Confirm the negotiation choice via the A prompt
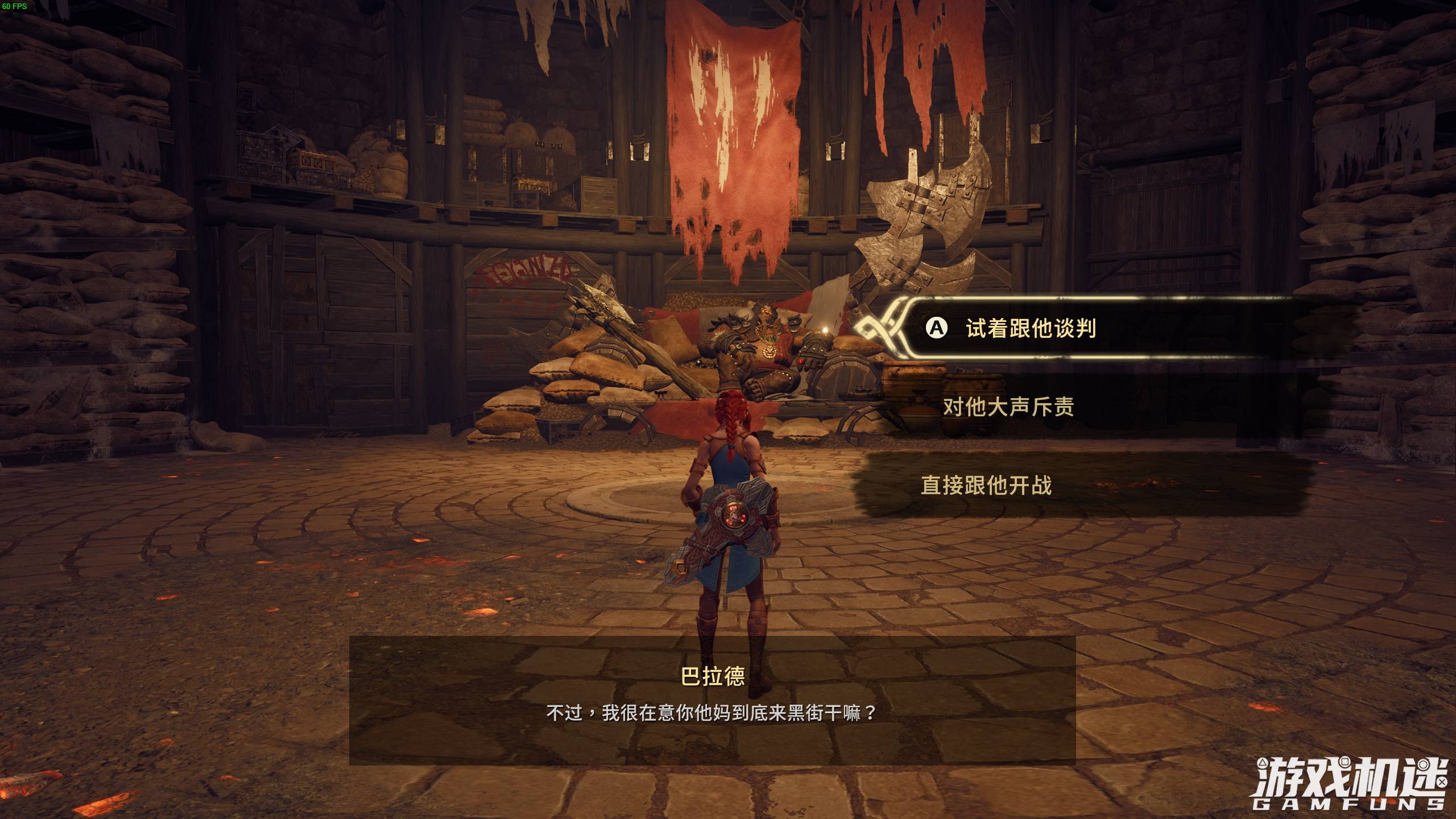The width and height of the screenshot is (1456, 819). pos(936,327)
